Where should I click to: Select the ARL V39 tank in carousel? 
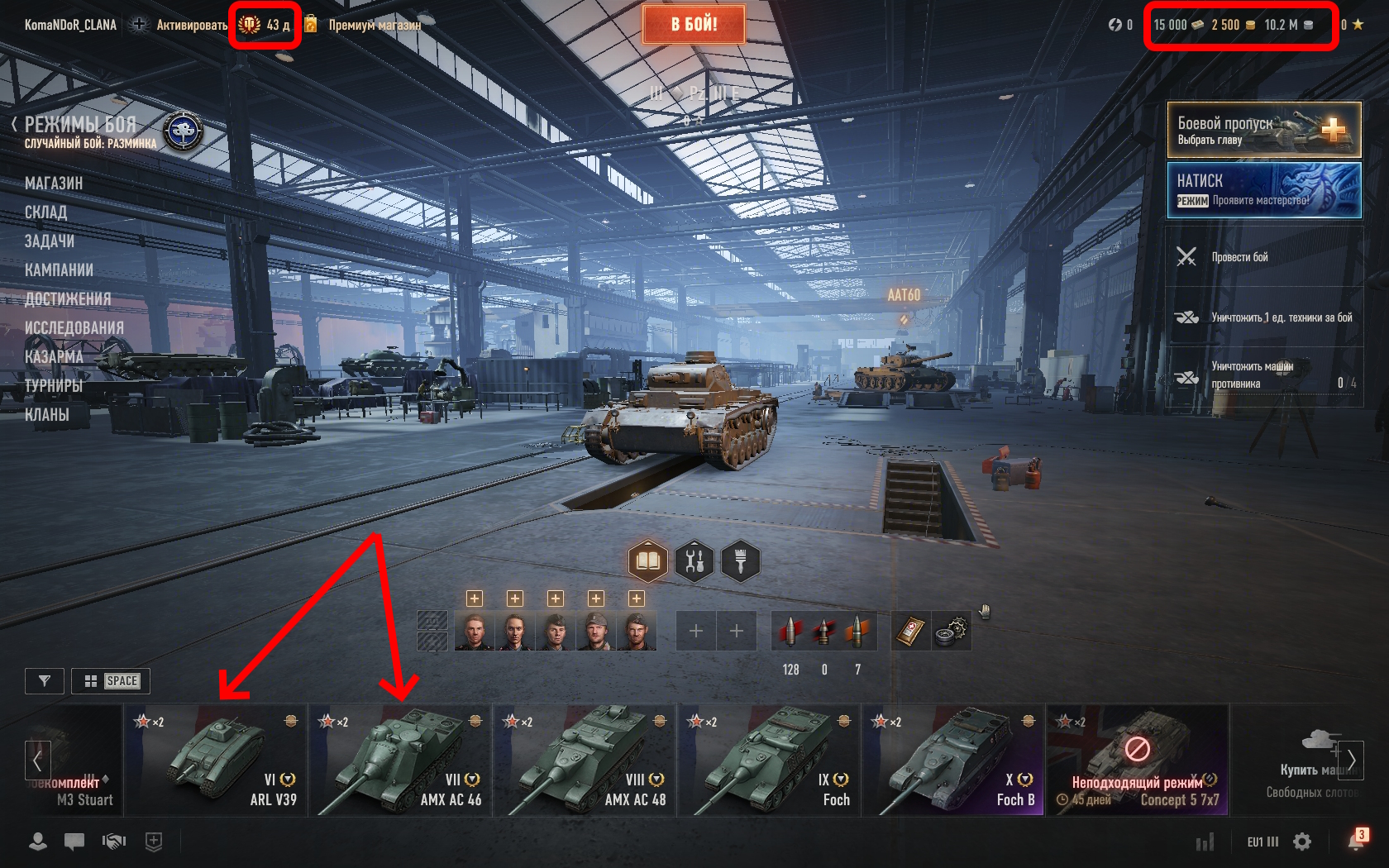[216, 760]
